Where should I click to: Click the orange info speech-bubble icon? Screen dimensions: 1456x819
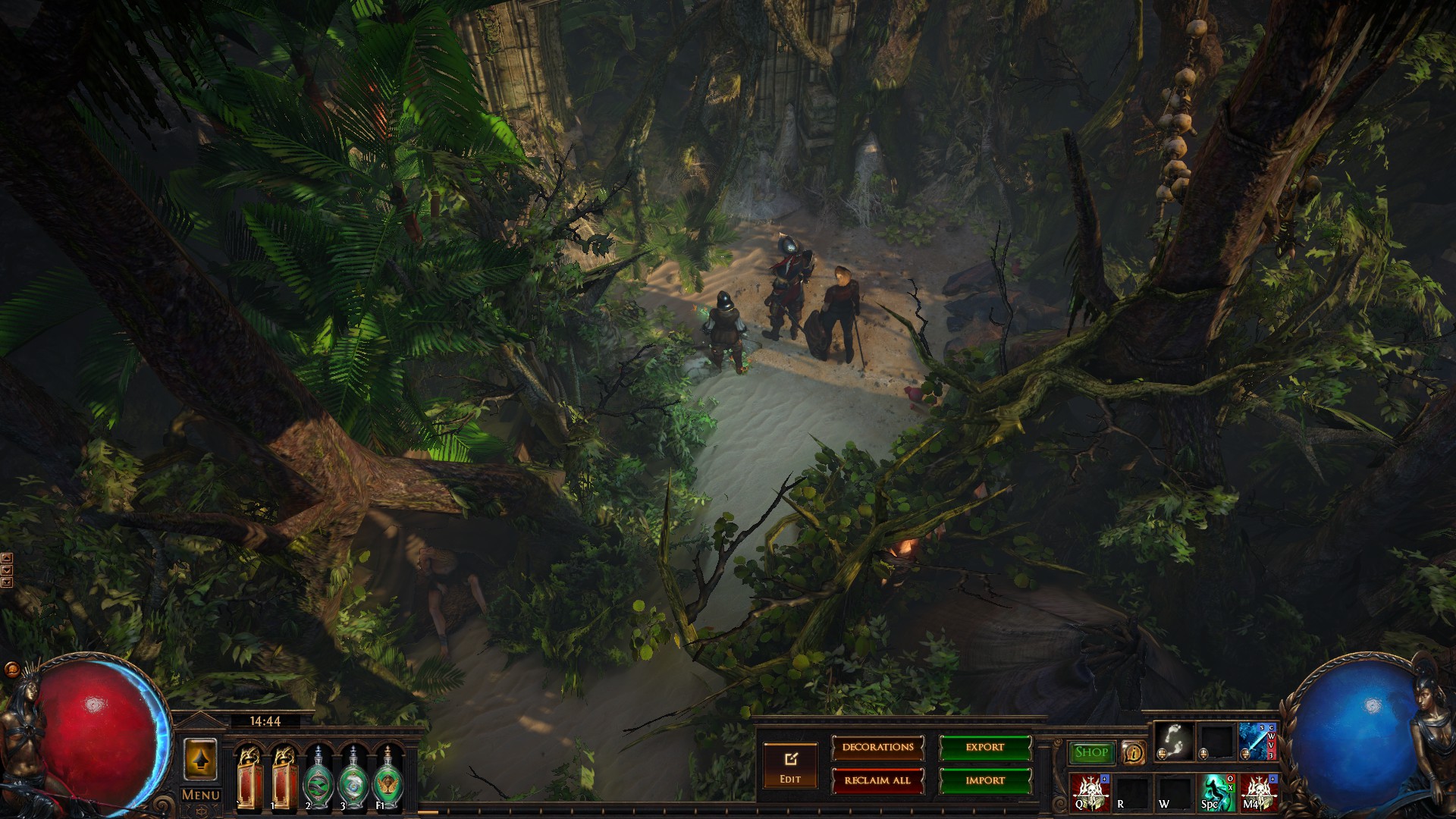[1133, 752]
